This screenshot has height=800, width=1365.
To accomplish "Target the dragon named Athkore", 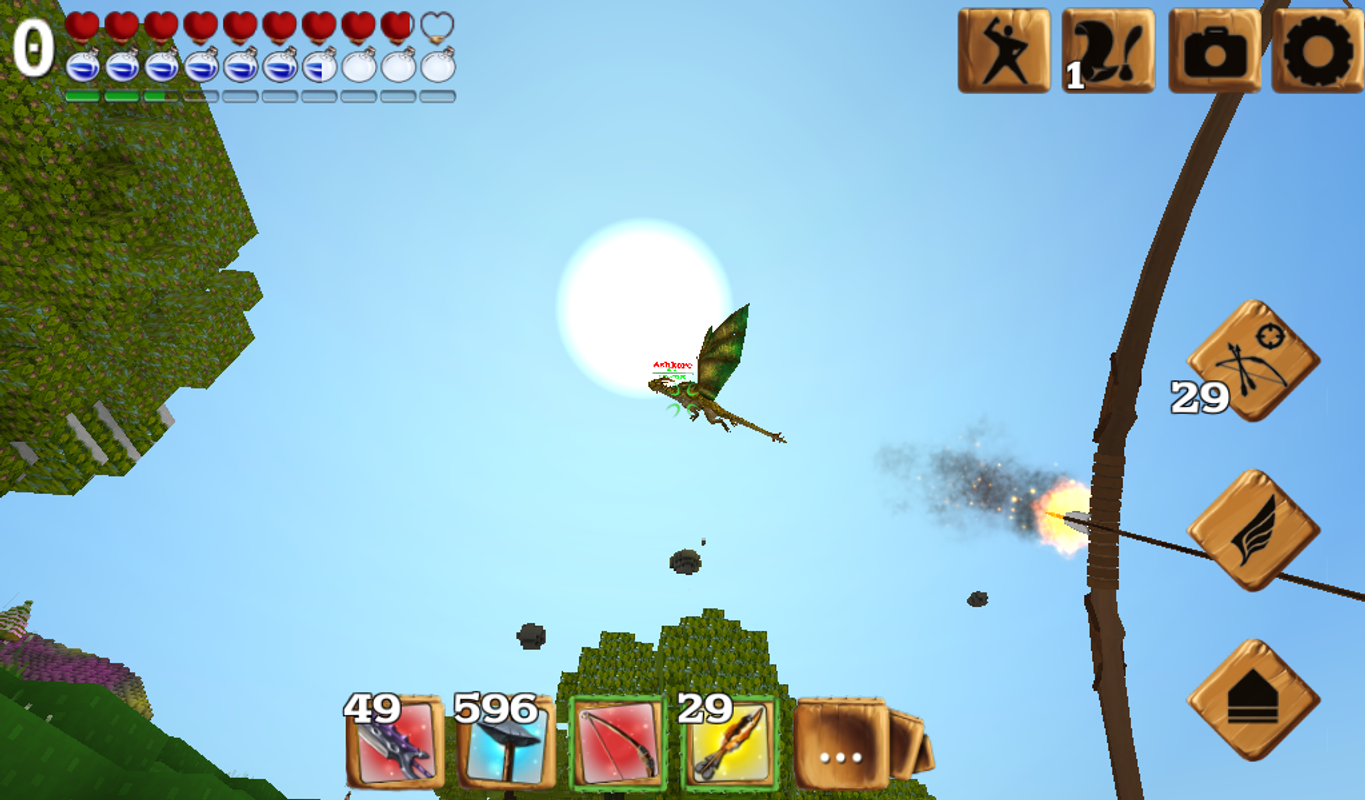I will pos(700,390).
